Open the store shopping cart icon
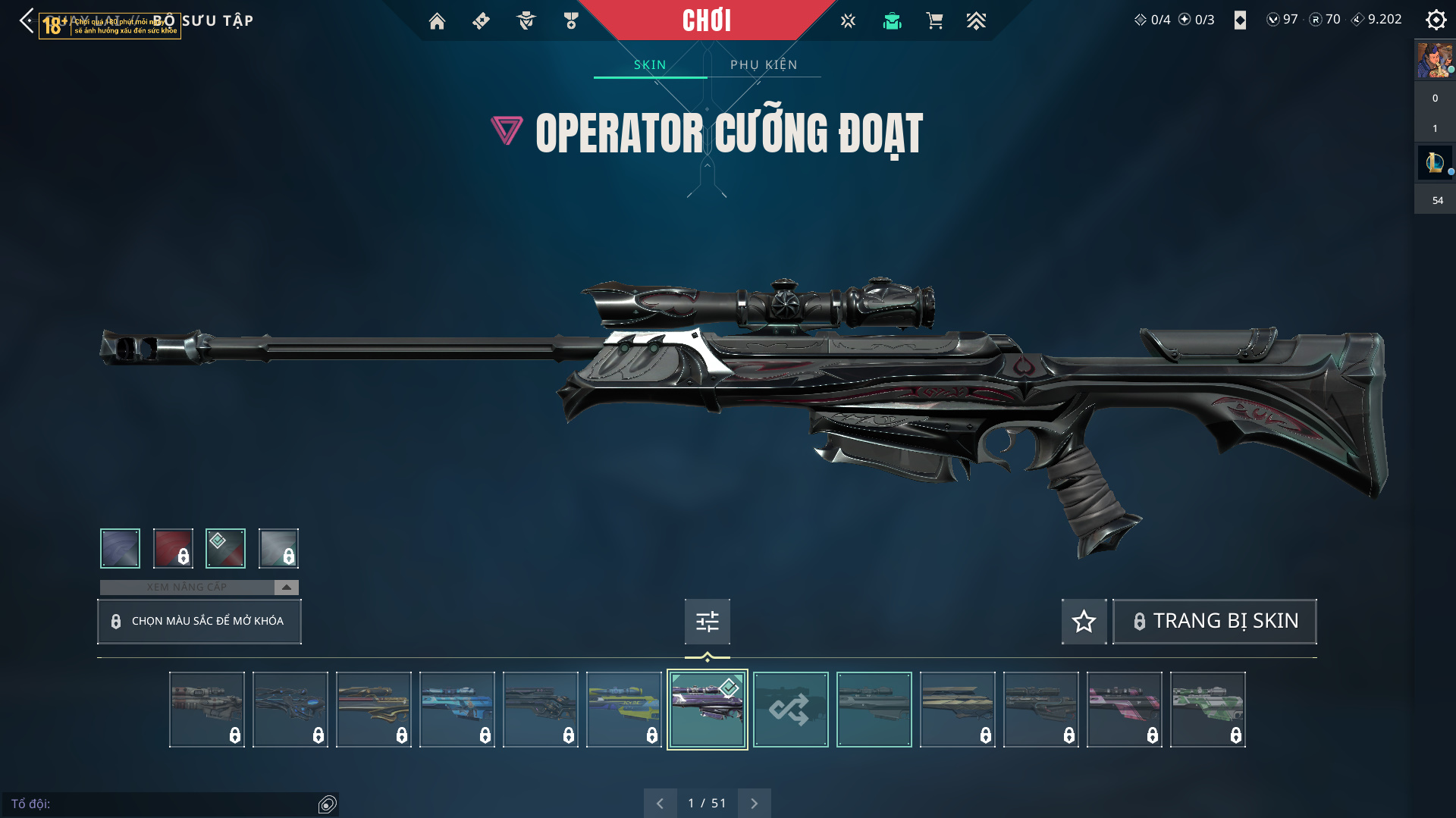Viewport: 1456px width, 818px height. [934, 21]
